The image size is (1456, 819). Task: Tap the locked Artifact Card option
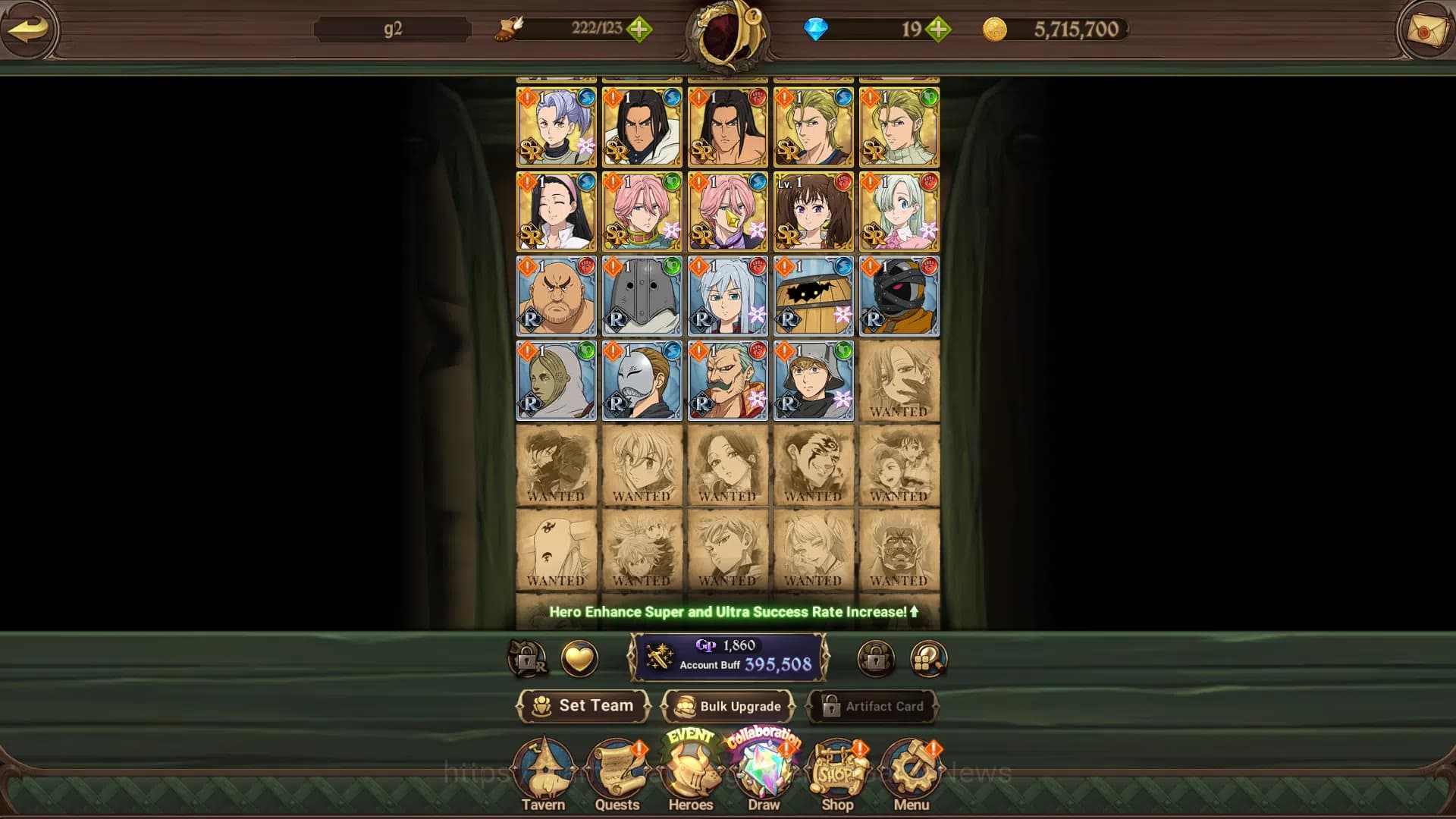(x=874, y=706)
